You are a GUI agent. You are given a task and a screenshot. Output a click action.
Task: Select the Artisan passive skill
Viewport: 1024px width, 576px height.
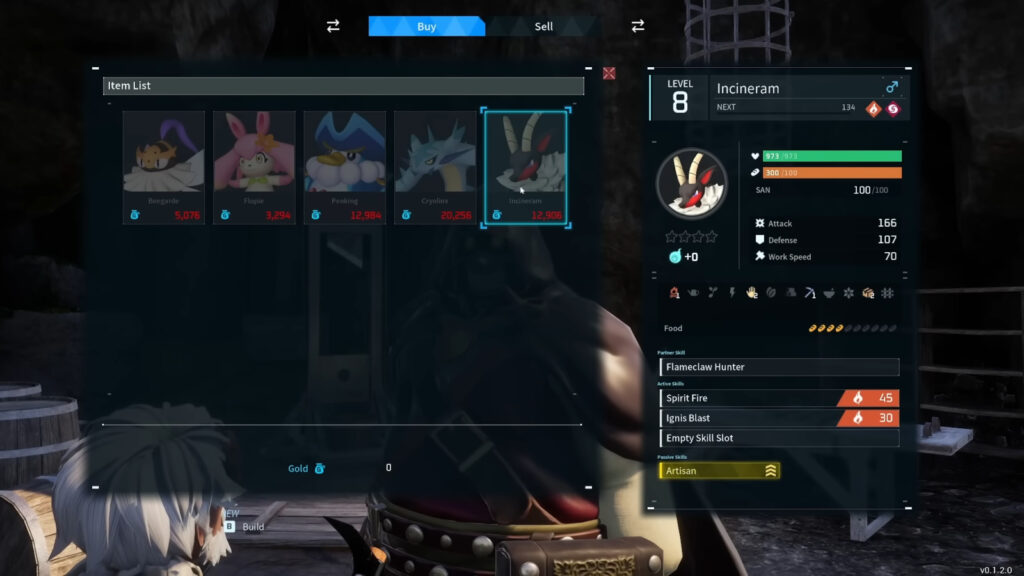coord(719,470)
